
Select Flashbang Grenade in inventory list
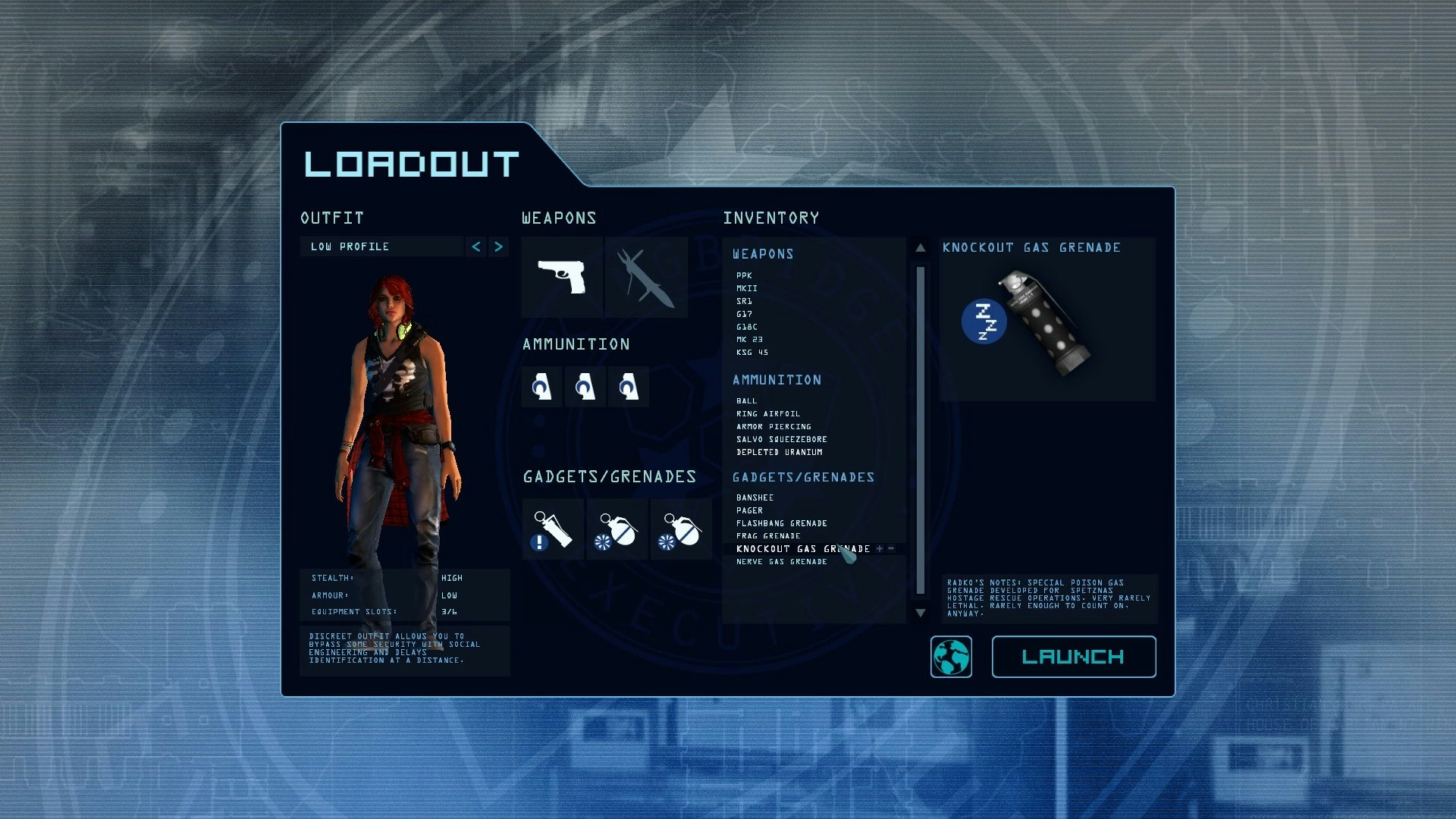(780, 522)
